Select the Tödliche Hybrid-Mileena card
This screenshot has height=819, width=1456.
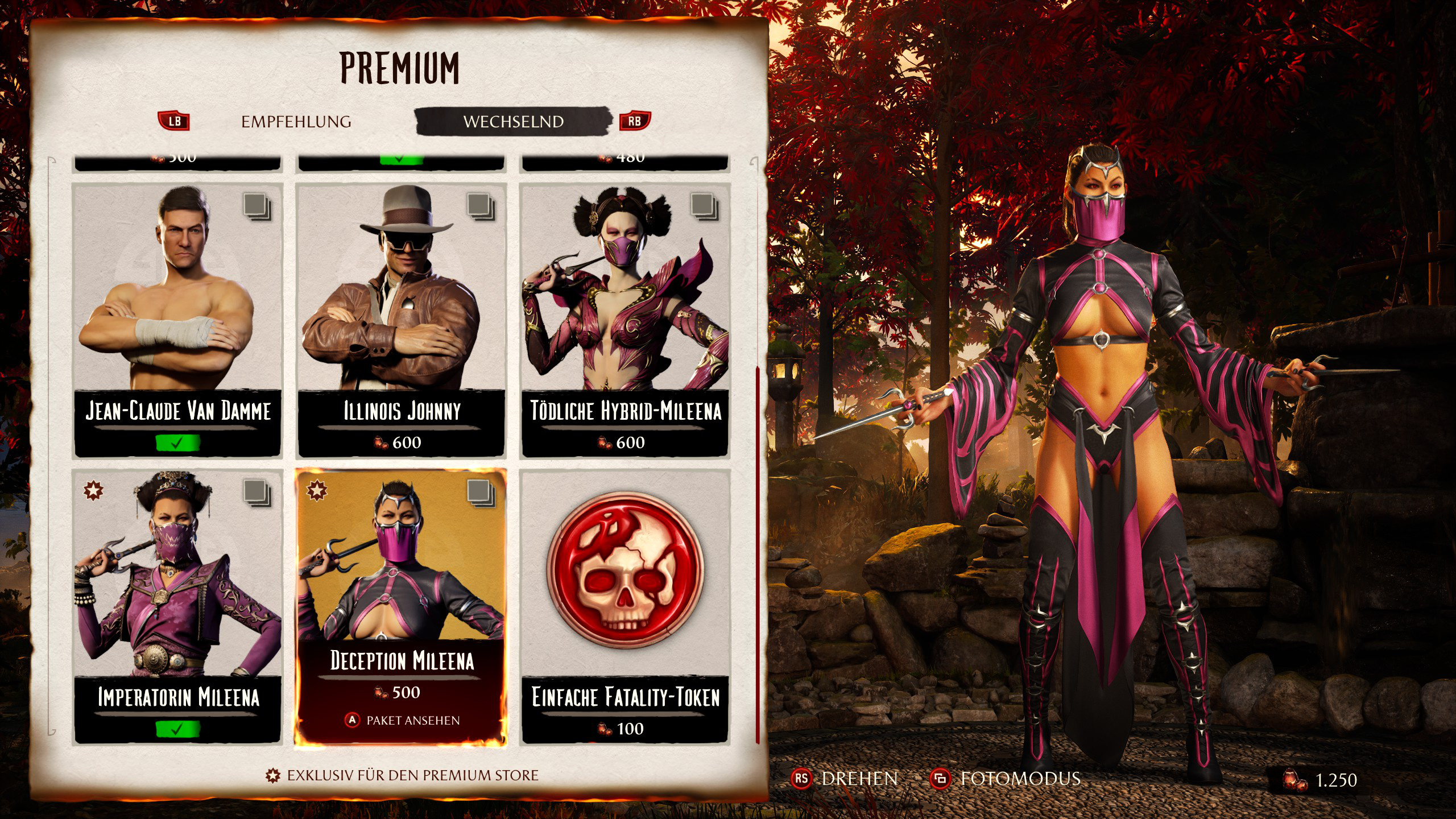click(625, 320)
